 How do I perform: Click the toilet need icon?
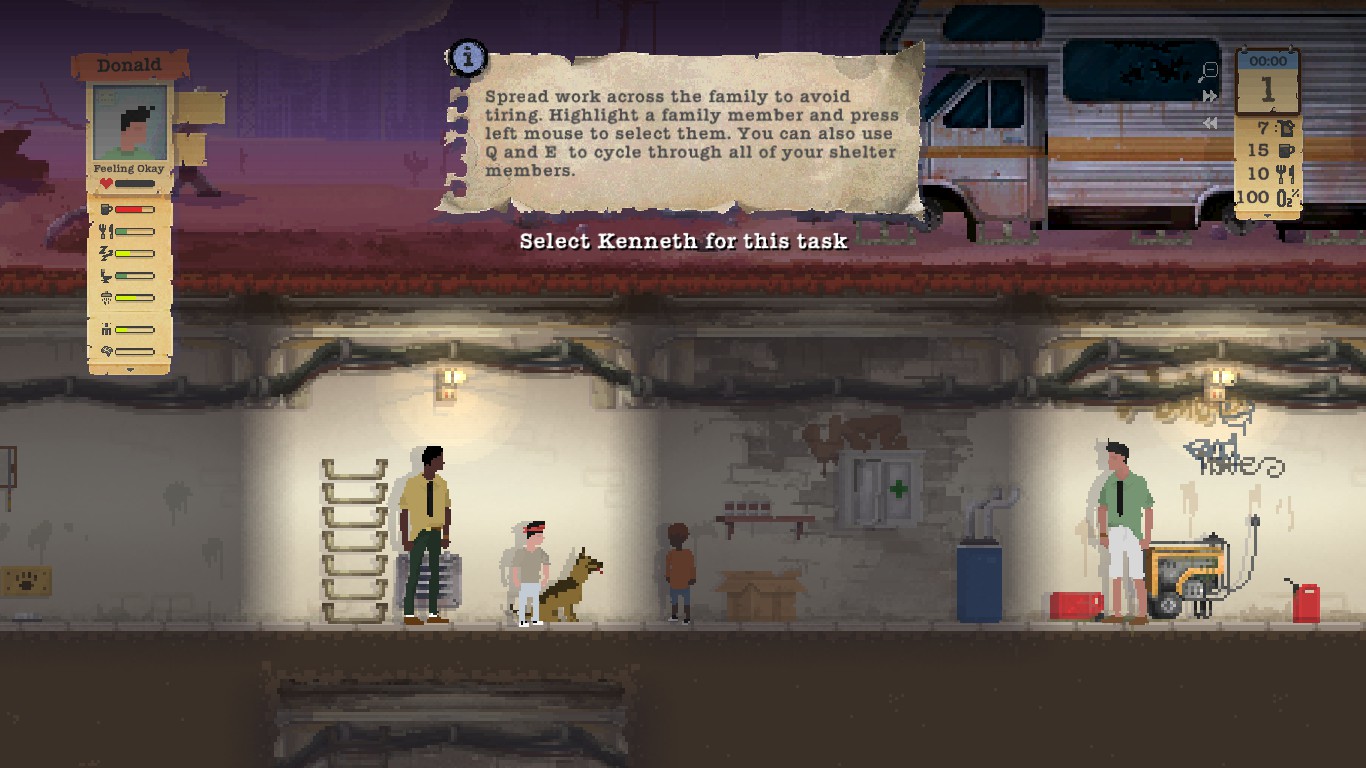point(105,276)
